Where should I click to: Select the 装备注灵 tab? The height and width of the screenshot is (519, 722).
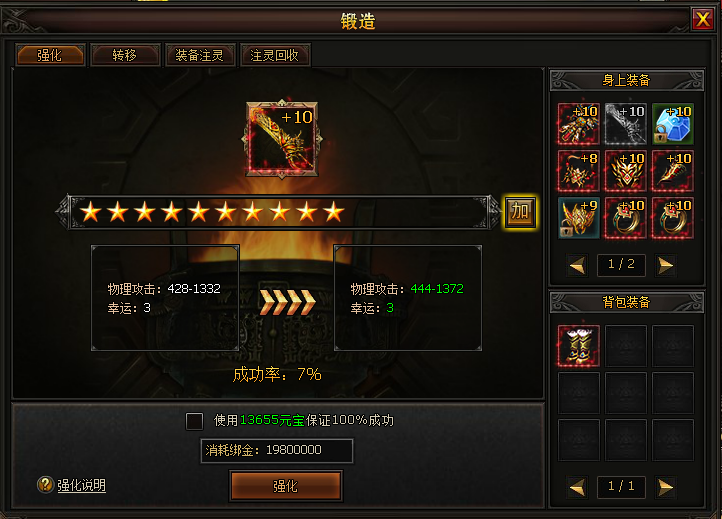(x=201, y=55)
